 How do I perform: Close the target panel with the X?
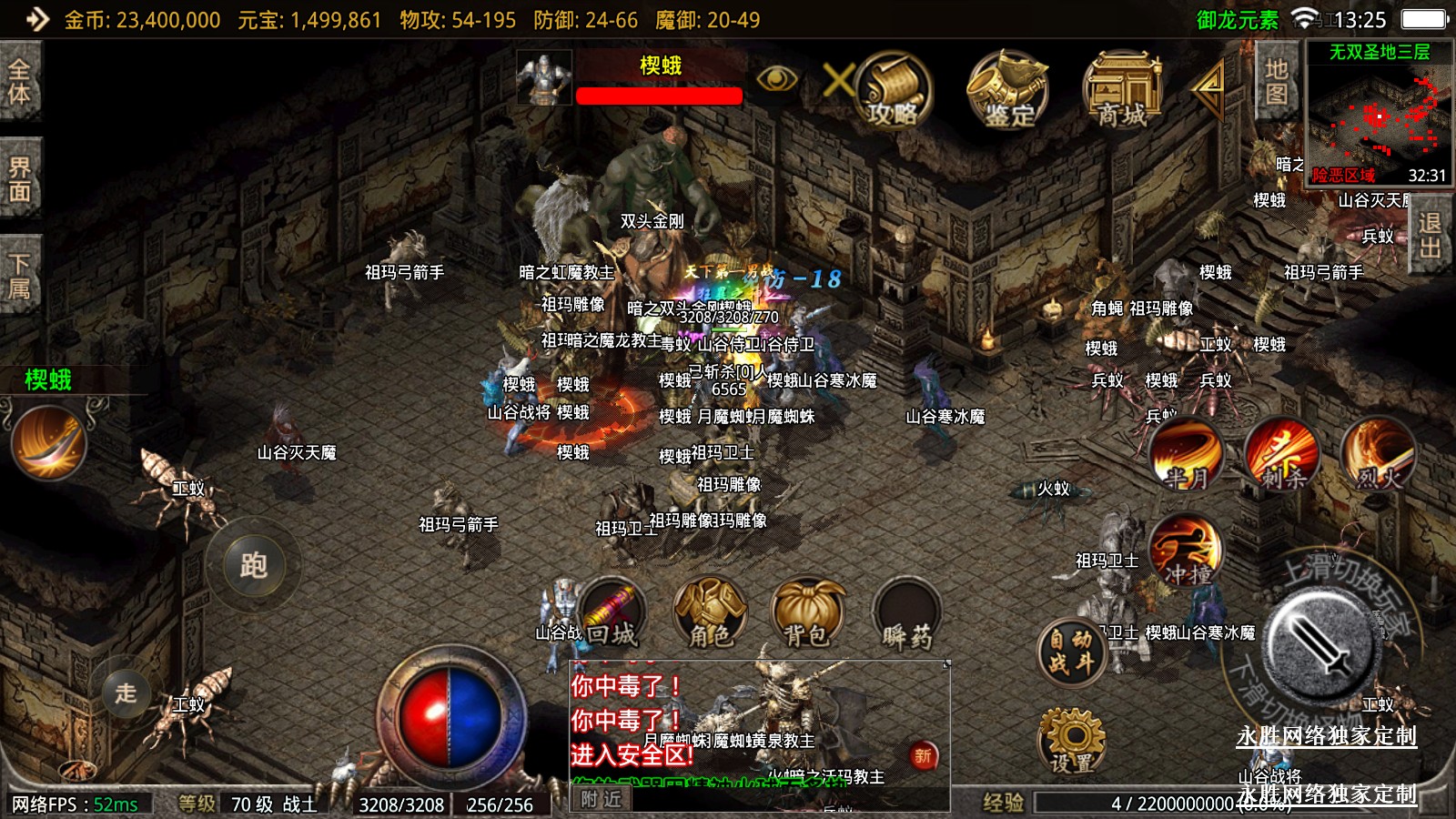(837, 80)
